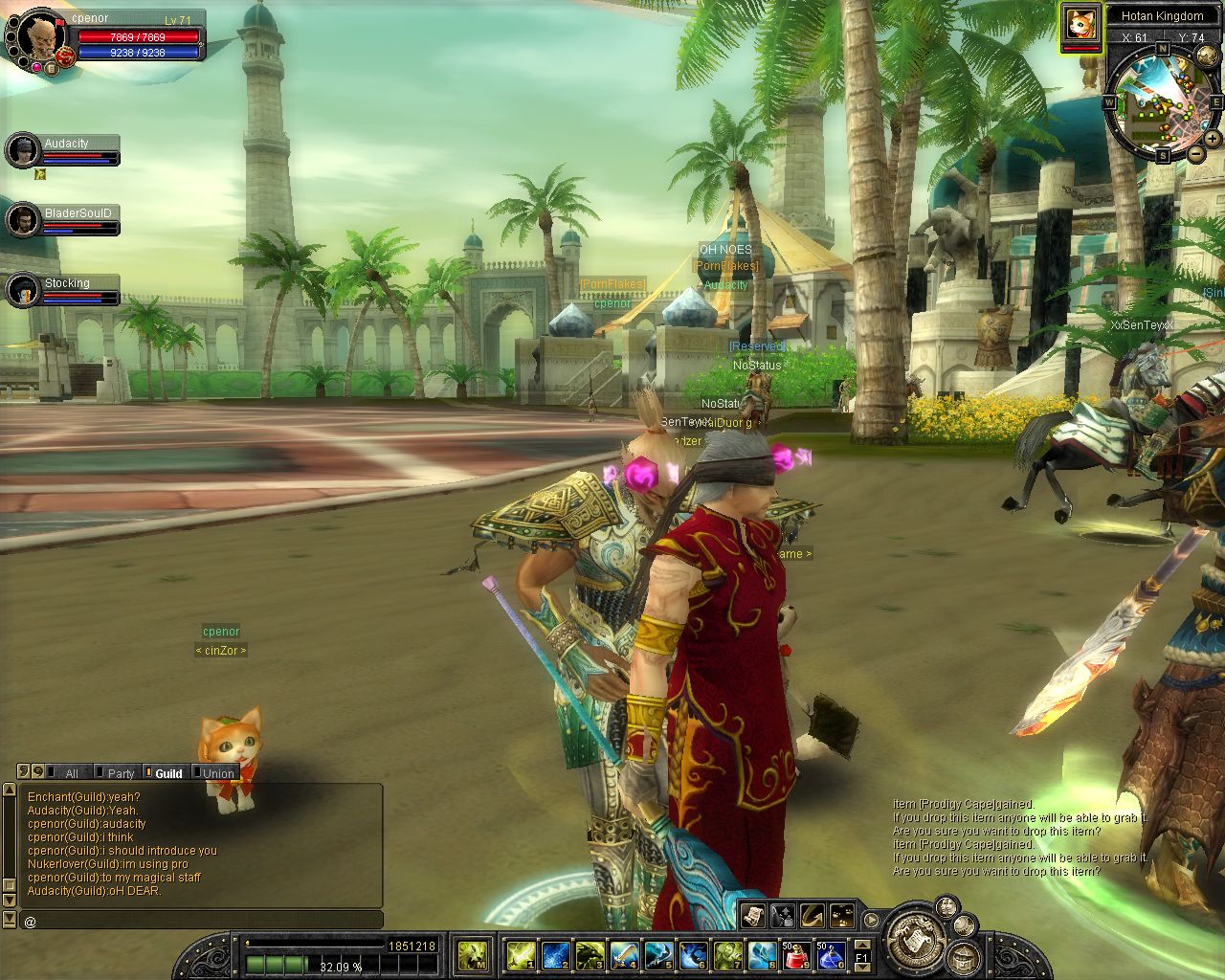Zoom out the minimap with minus button
The image size is (1225, 980).
tap(1196, 153)
